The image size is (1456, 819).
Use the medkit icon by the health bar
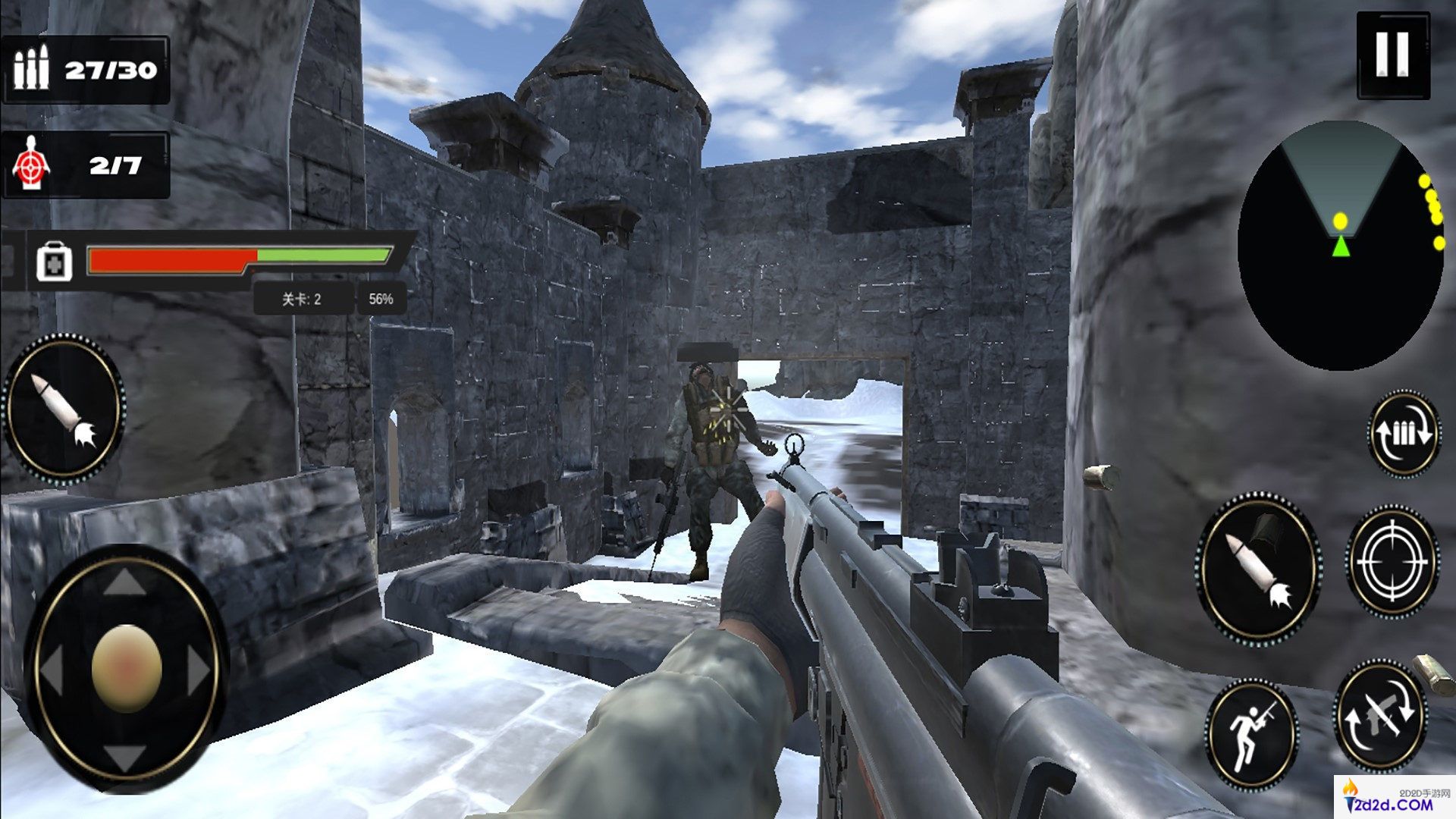(55, 262)
